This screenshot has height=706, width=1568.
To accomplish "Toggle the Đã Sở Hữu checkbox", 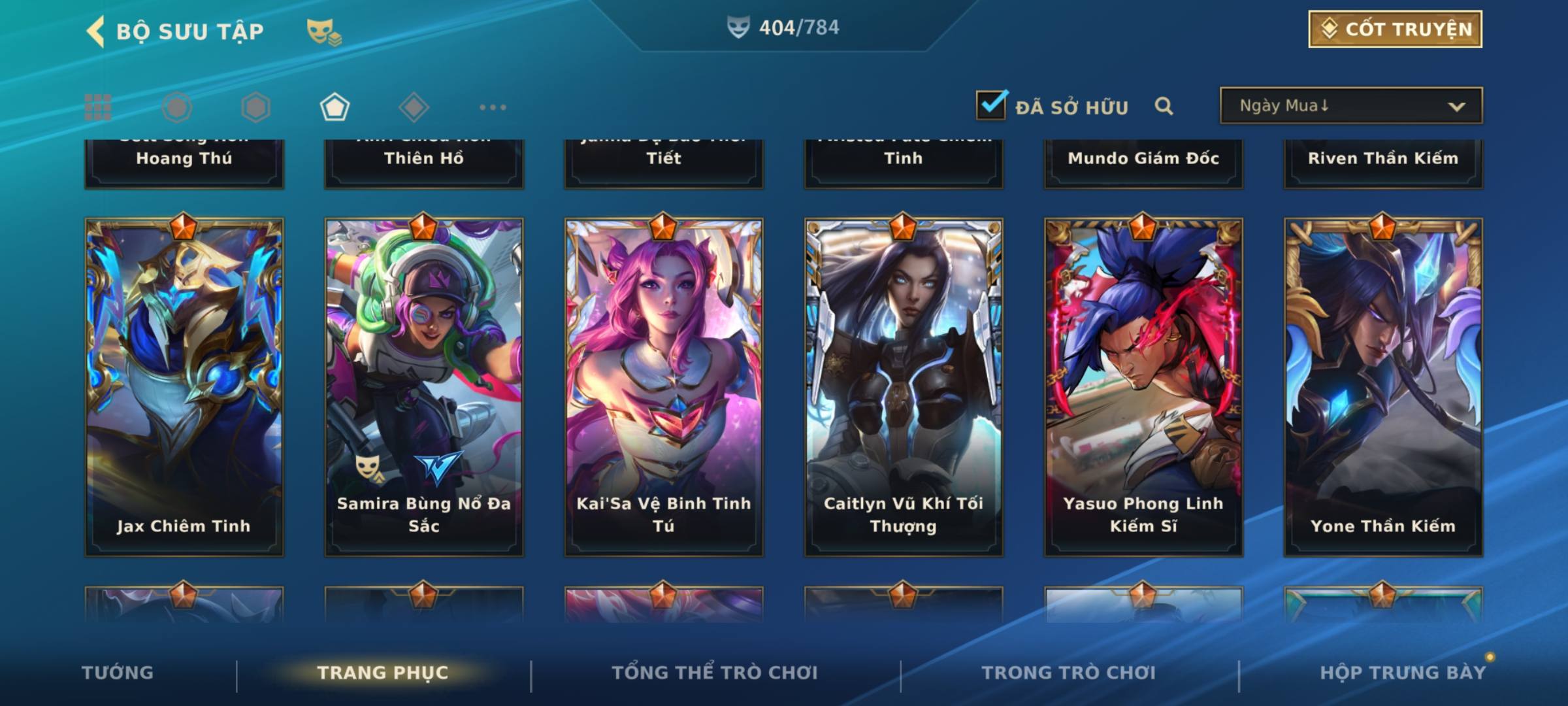I will coord(991,105).
